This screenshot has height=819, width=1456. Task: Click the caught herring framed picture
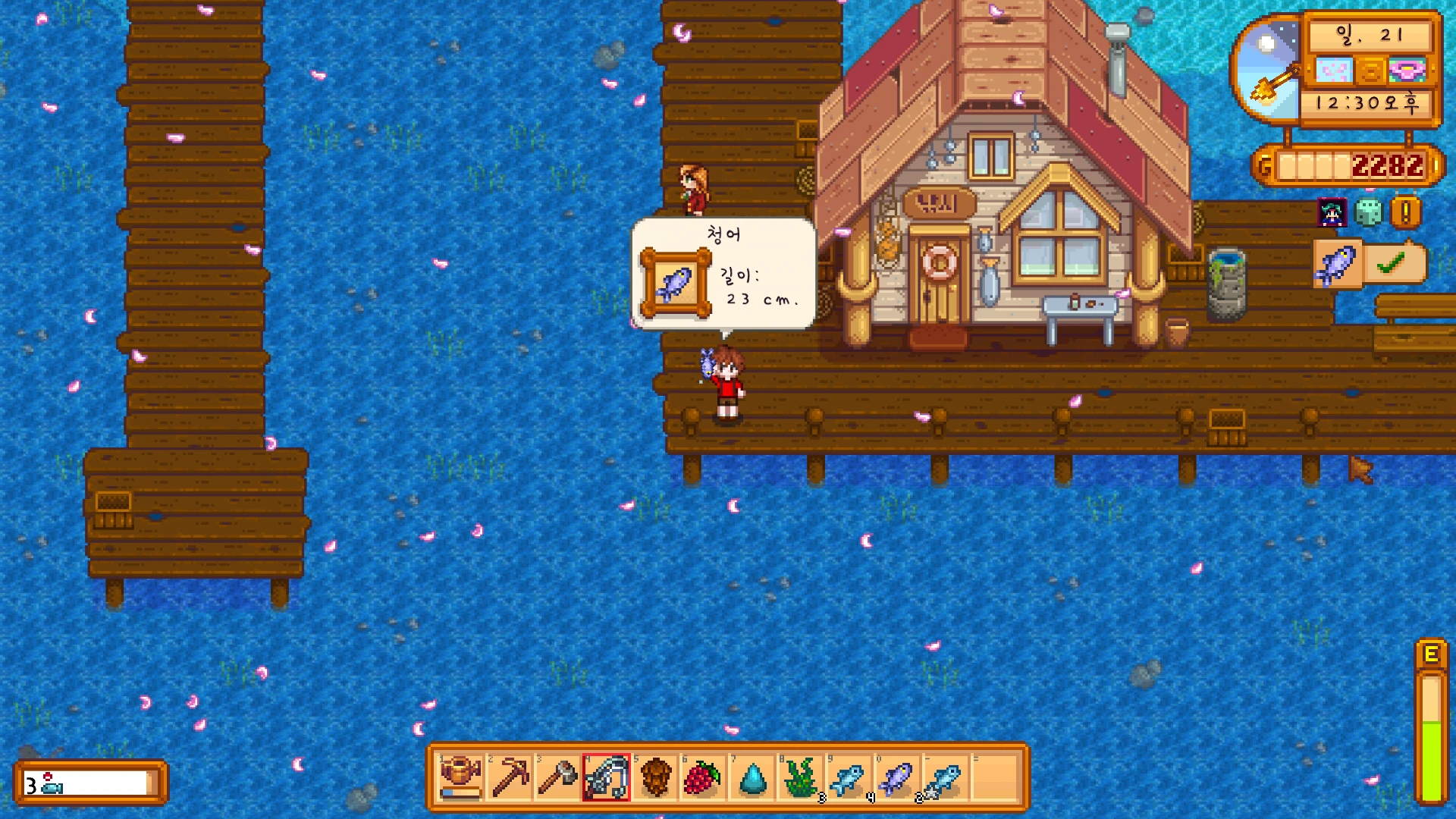click(675, 284)
